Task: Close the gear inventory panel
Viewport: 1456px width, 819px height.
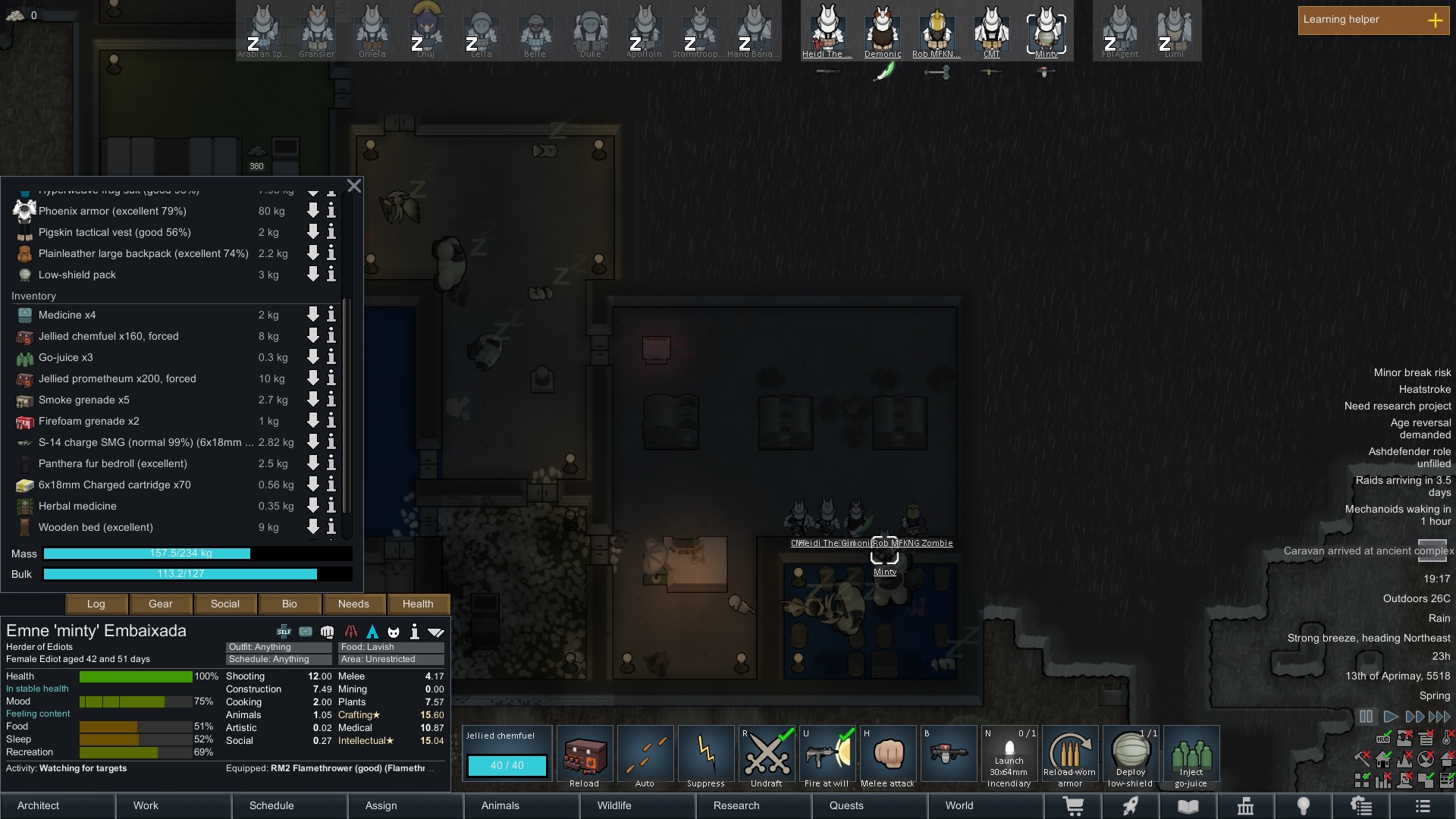Action: tap(354, 186)
